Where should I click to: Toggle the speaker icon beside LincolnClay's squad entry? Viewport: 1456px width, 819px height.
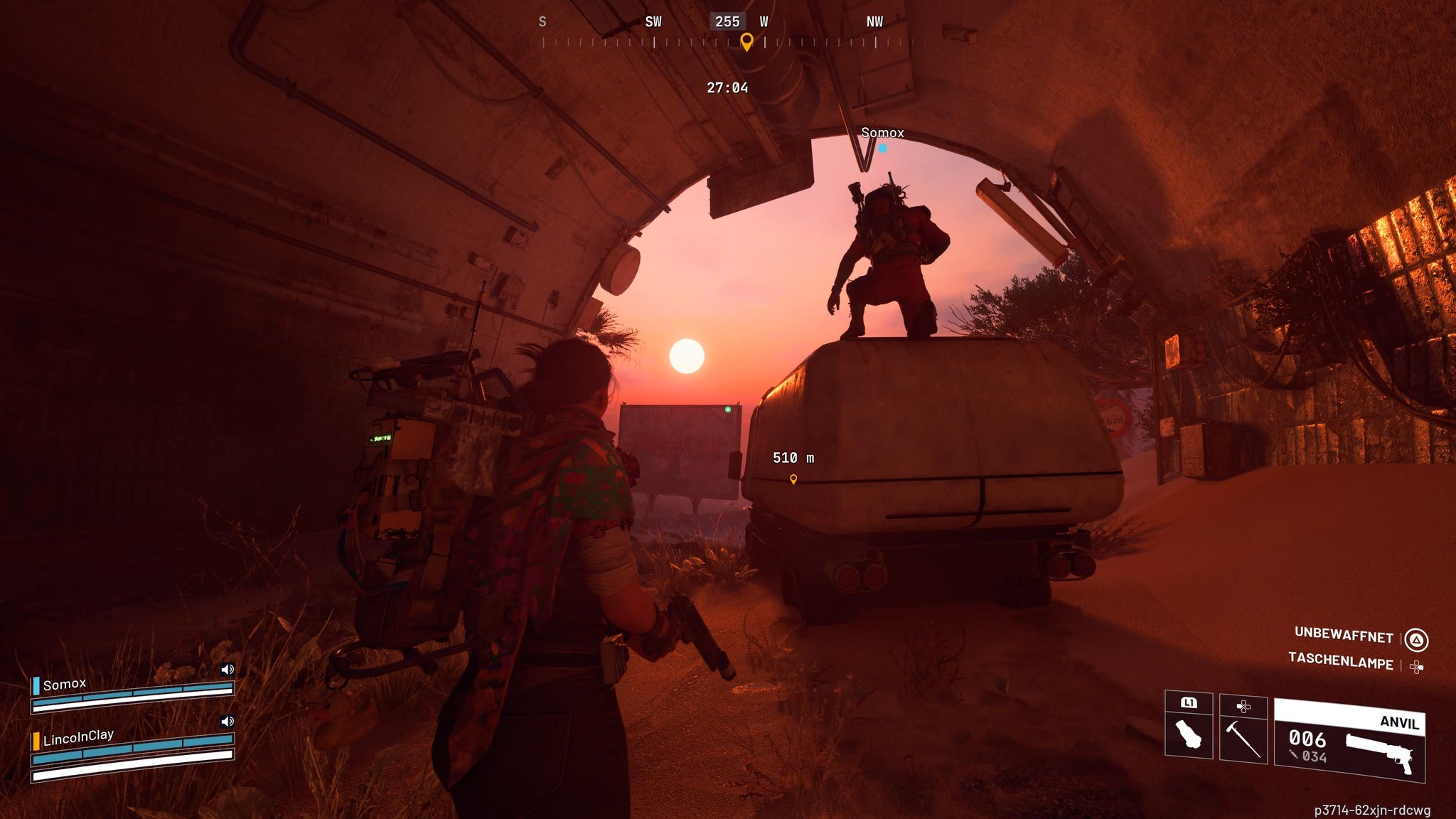point(227,721)
